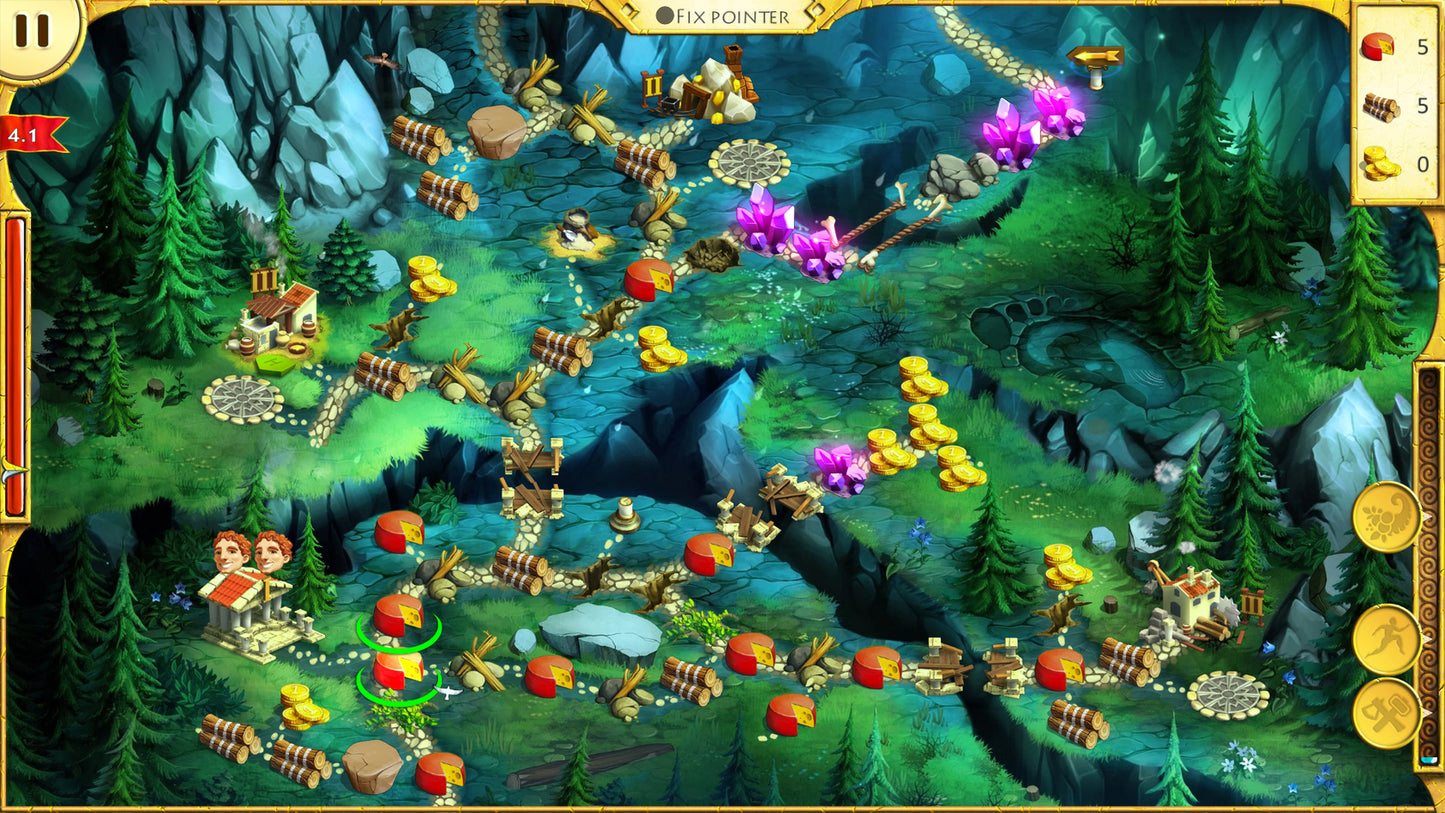The height and width of the screenshot is (813, 1445).
Task: Click the gold coins counter showing 0
Action: pyautogui.click(x=1398, y=160)
